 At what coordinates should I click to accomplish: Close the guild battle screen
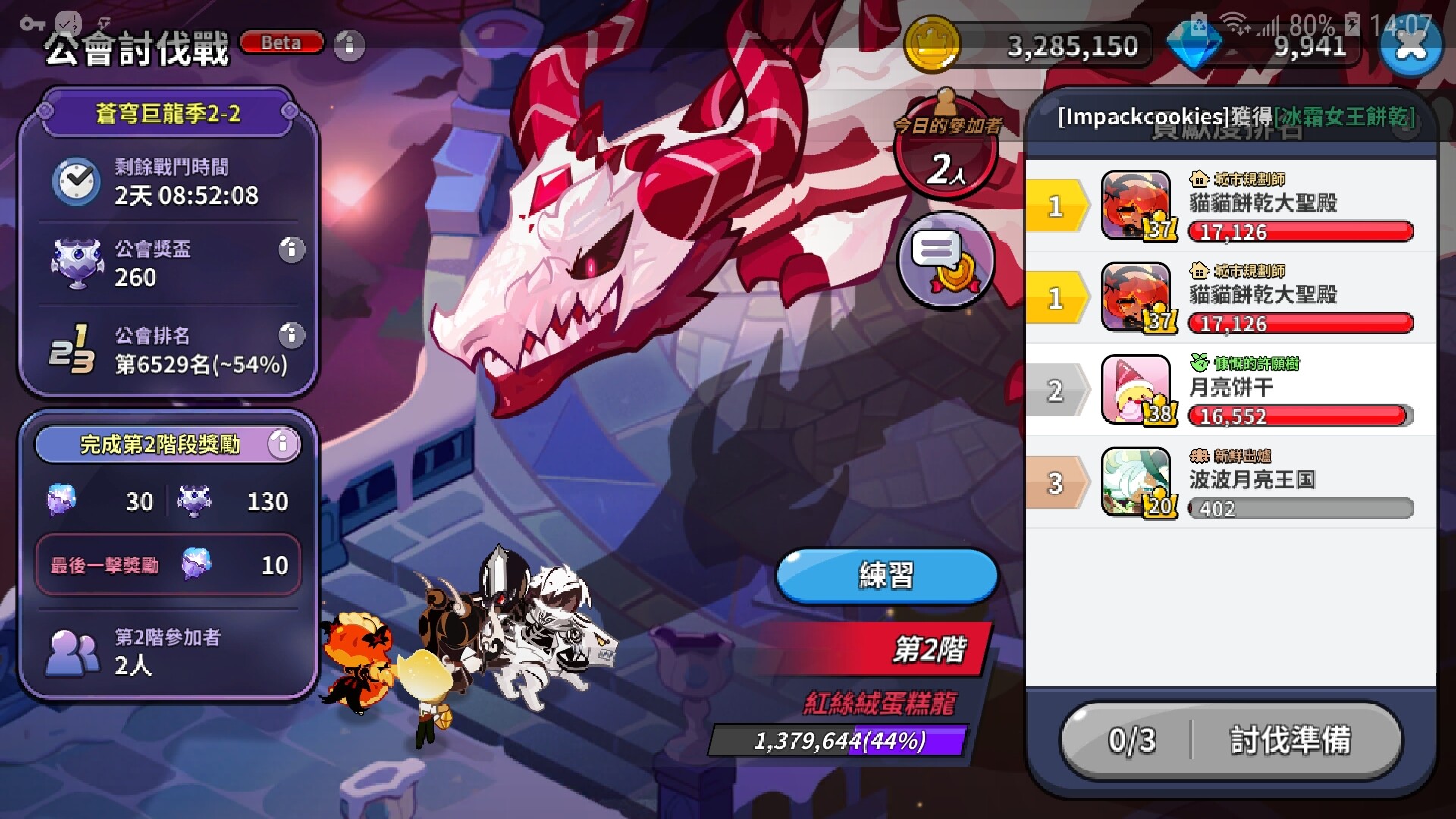coord(1410,46)
